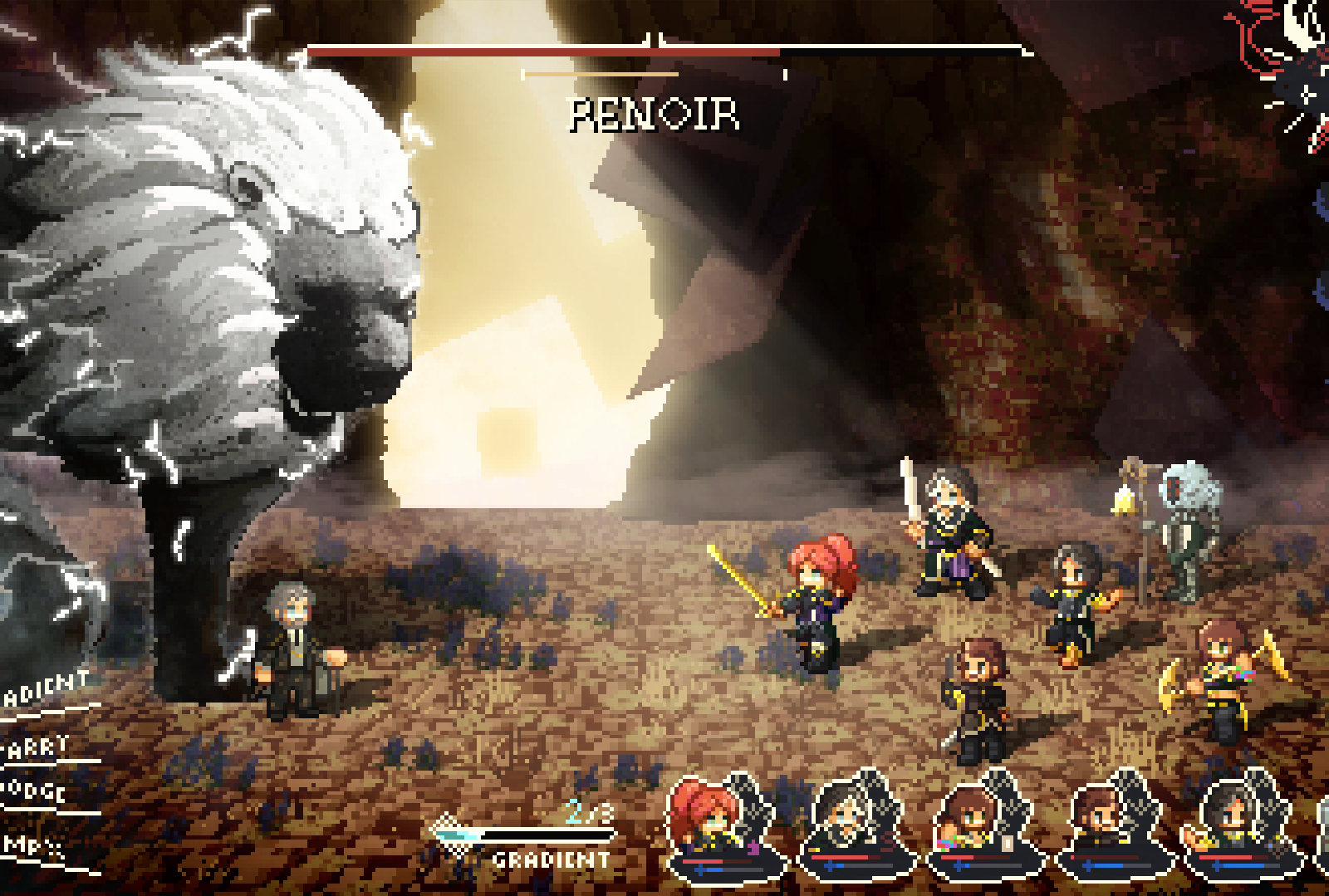The width and height of the screenshot is (1329, 896).
Task: Select the bearded man's party portrait
Action: 1109,818
